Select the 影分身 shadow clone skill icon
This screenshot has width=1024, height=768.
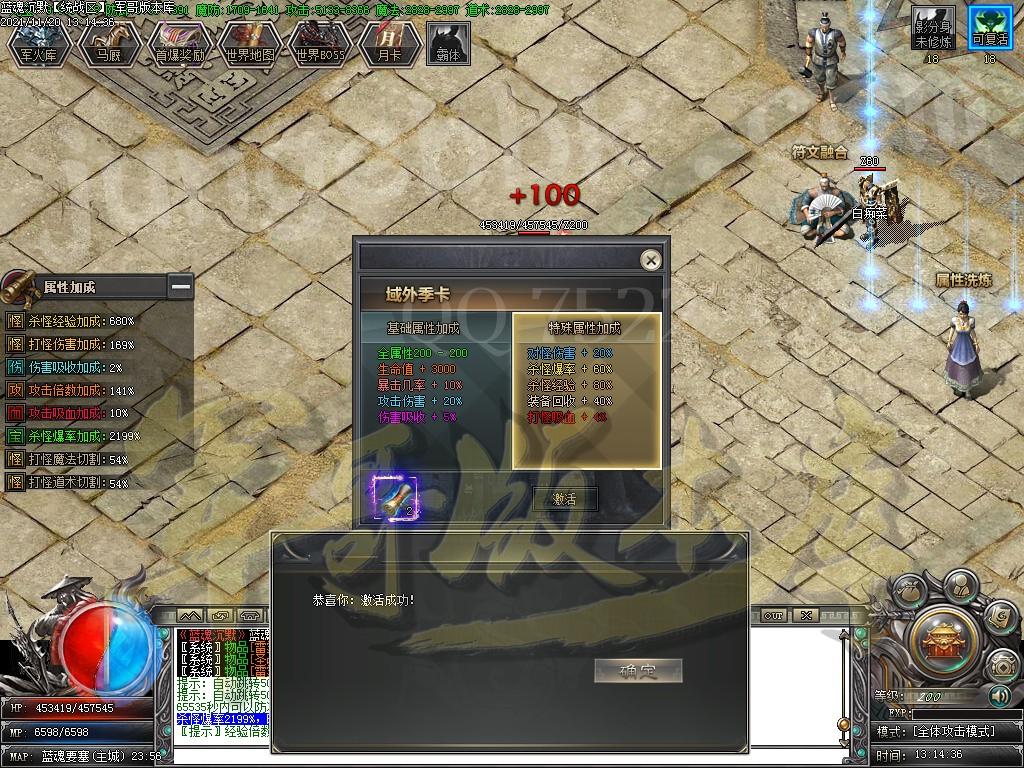[932, 29]
